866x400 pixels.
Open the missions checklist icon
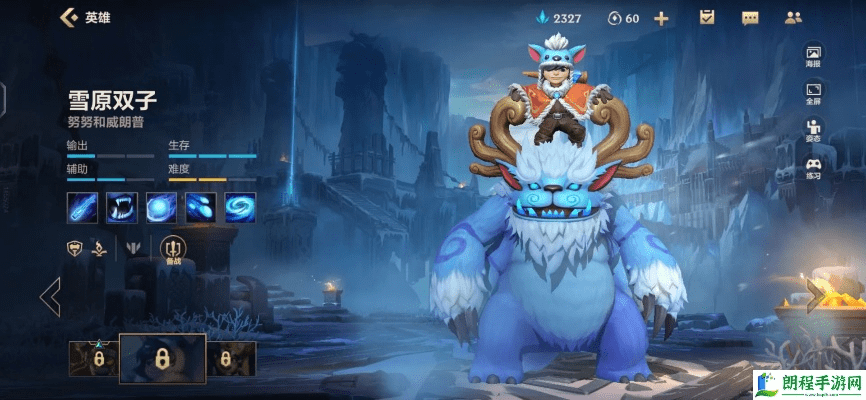coord(707,17)
